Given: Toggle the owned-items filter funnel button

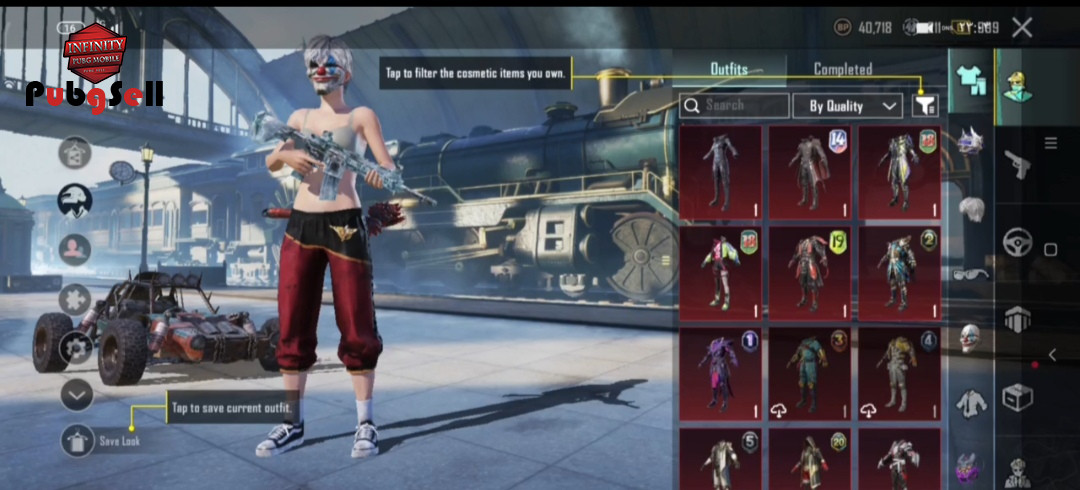Looking at the screenshot, I should pos(926,105).
